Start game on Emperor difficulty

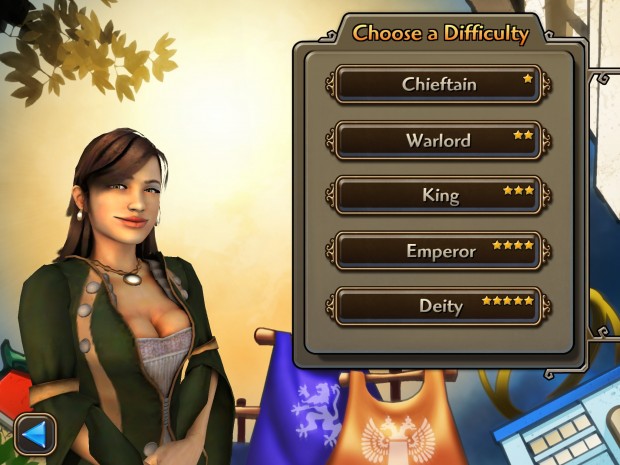pyautogui.click(x=438, y=251)
